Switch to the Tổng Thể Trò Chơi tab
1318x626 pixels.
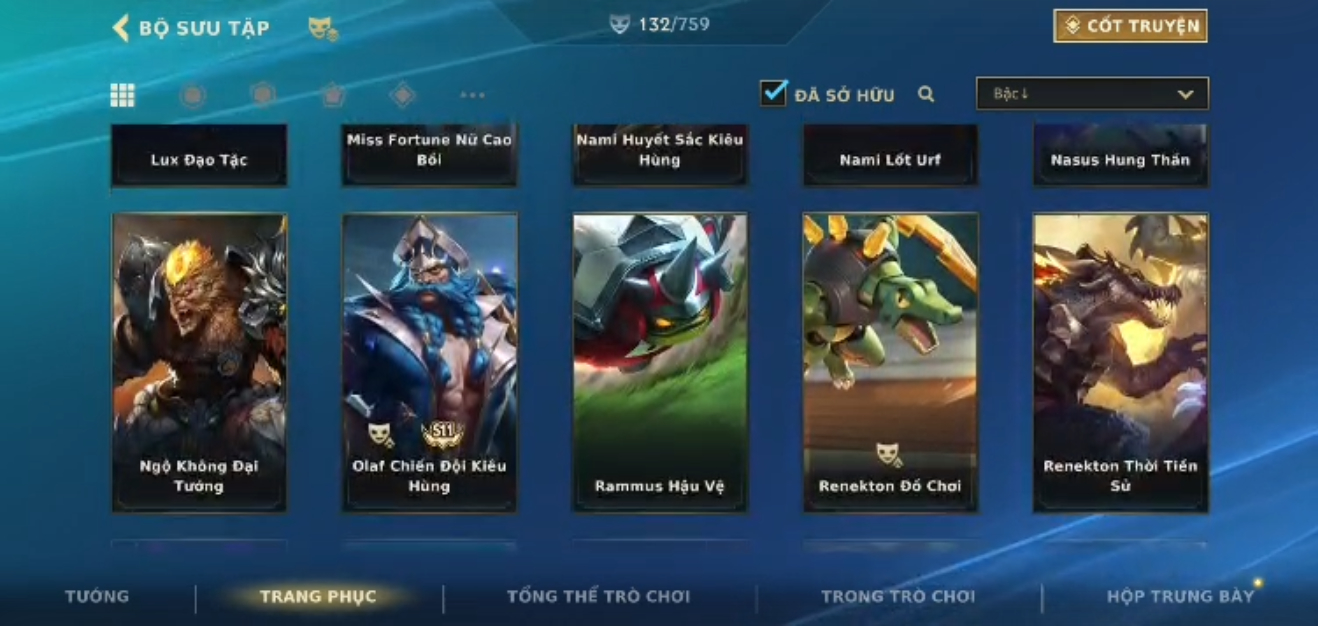[598, 596]
